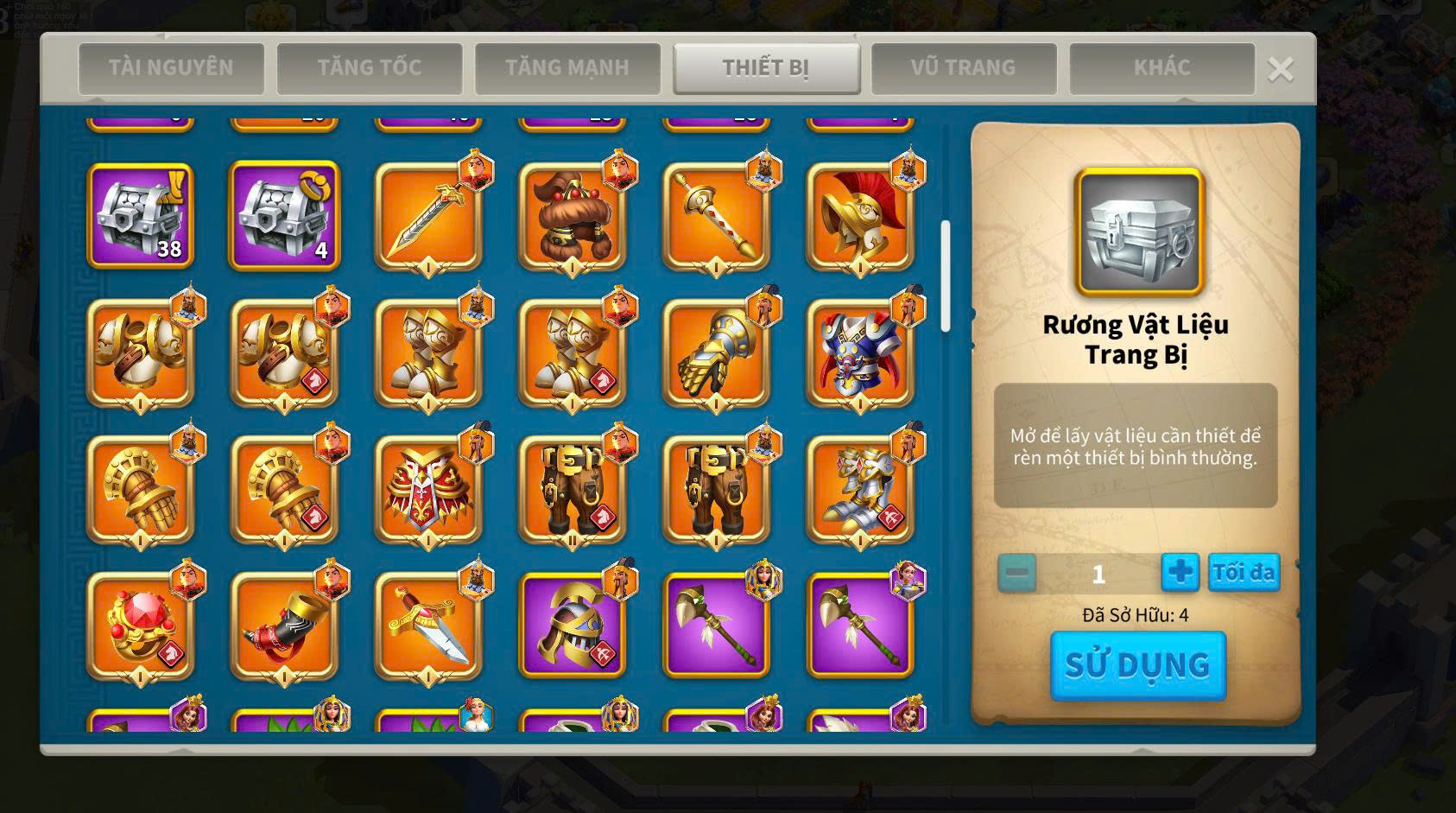Select the black war horn item
The image size is (1456, 813).
coord(284,626)
